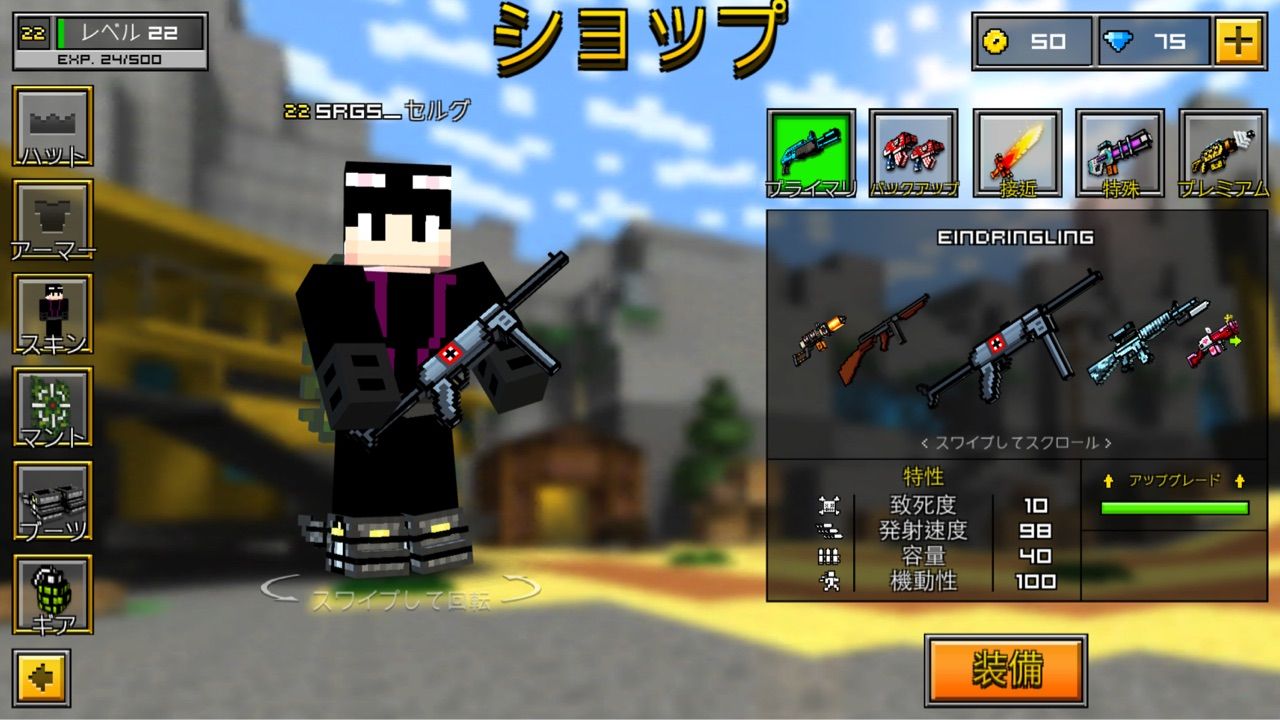Select the 特殊 (special) weapons category
Screen dimensions: 1280x720
click(x=1121, y=150)
